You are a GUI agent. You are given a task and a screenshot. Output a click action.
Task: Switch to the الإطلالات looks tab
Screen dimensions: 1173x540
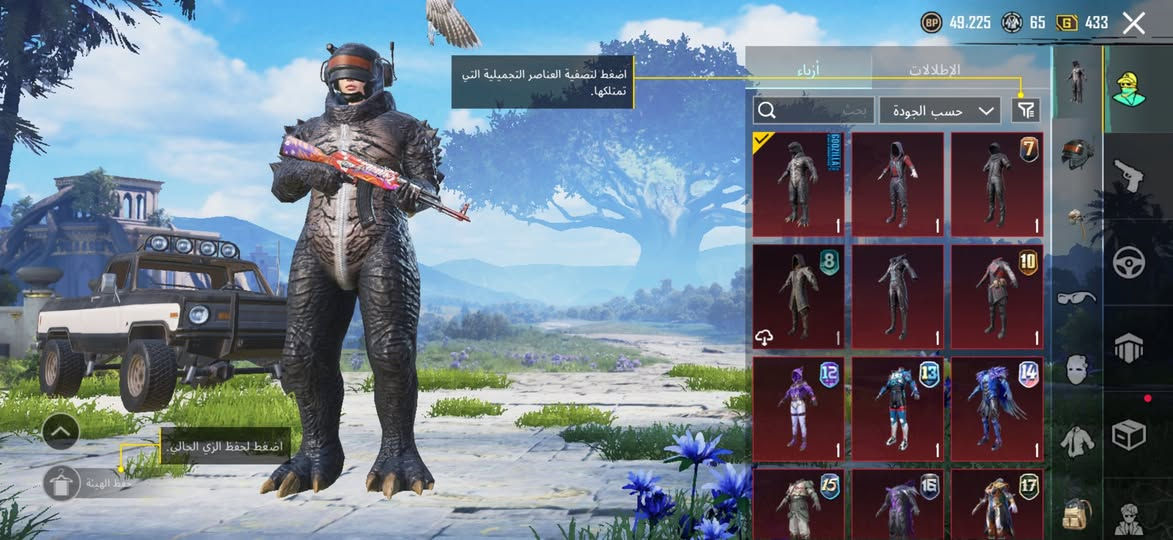934,70
